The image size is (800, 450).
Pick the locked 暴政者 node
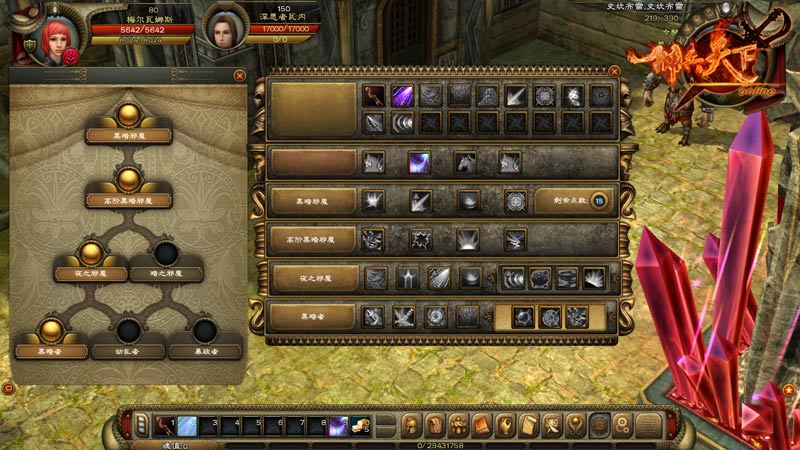pyautogui.click(x=205, y=330)
